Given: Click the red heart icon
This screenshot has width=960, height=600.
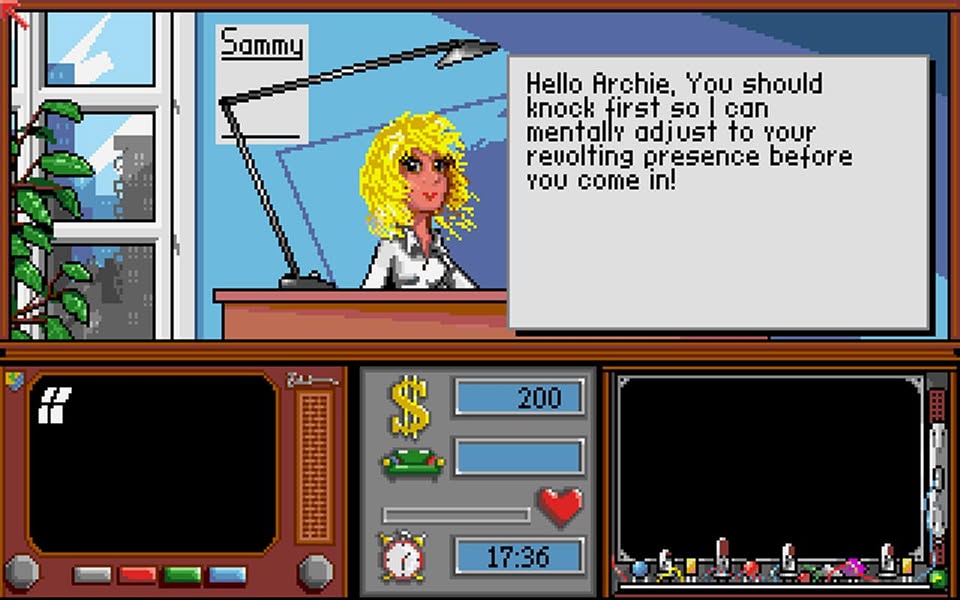Looking at the screenshot, I should point(560,508).
